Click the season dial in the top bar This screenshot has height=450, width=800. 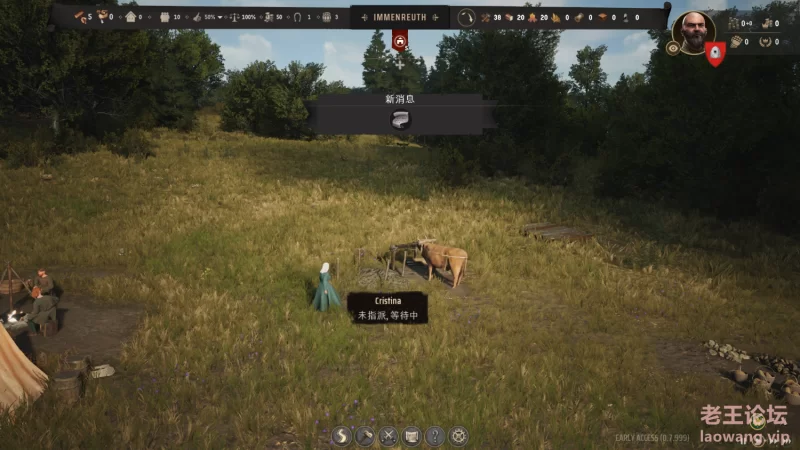click(x=467, y=17)
